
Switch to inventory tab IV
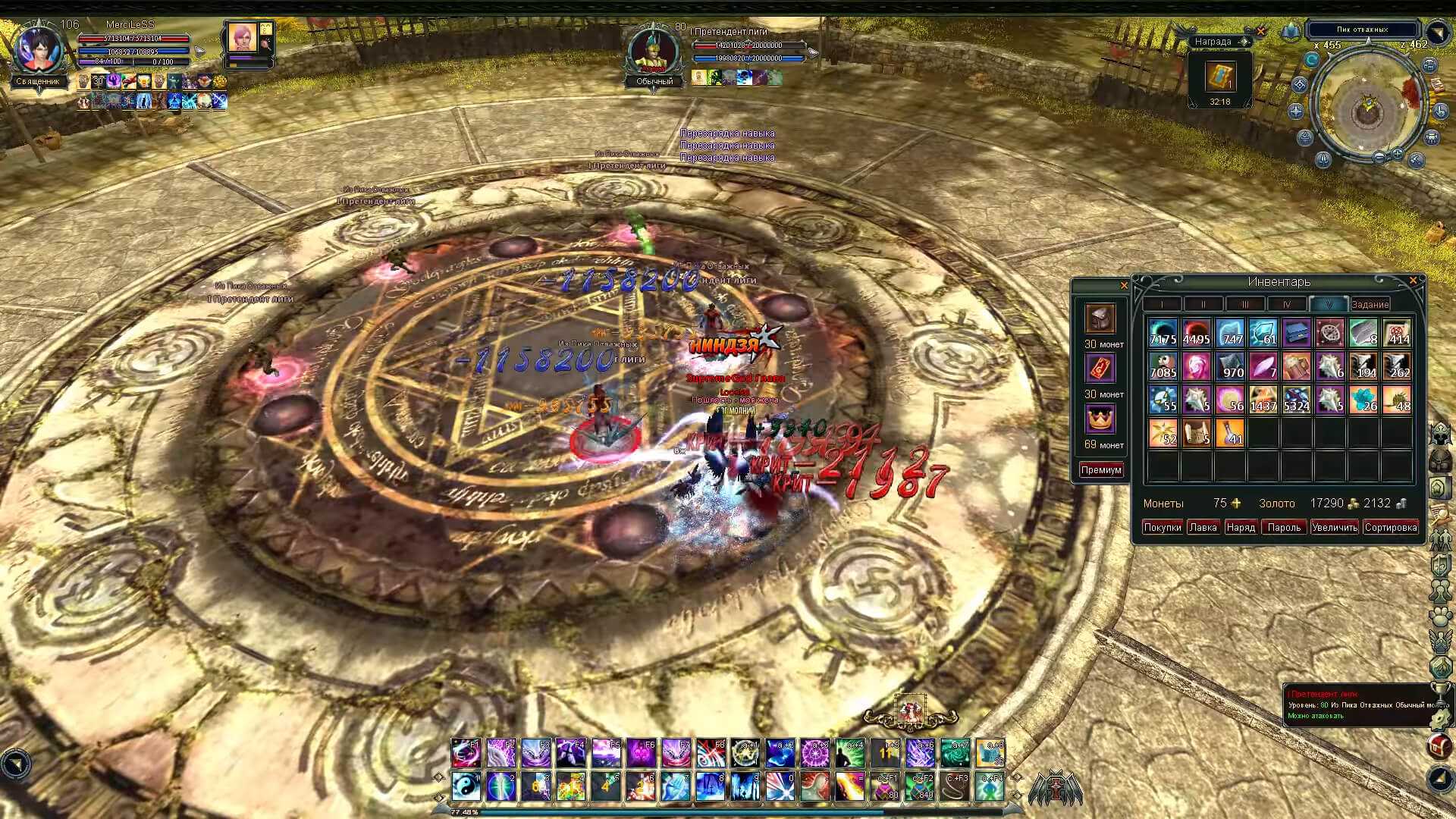tap(1287, 304)
